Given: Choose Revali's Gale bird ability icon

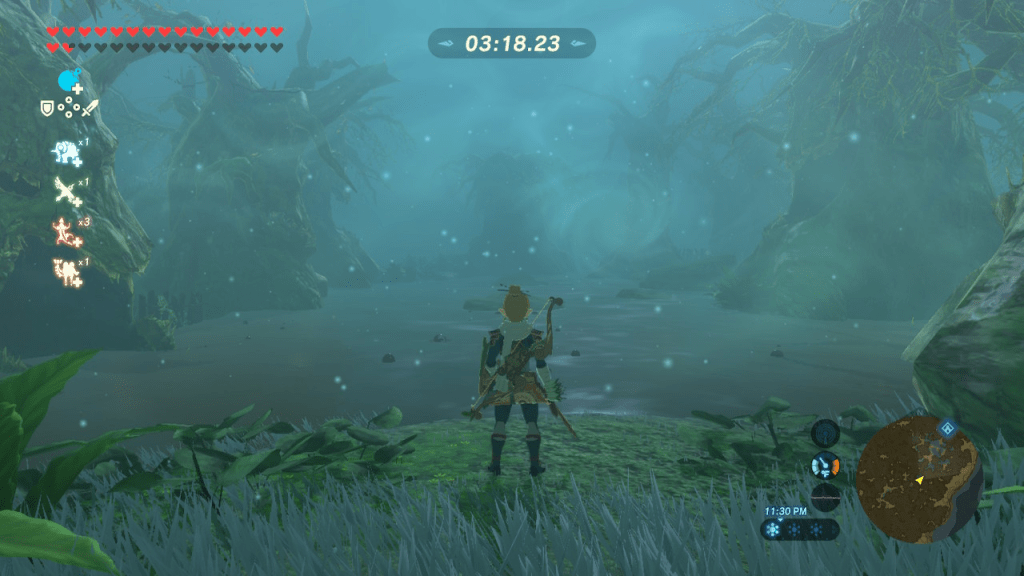Looking at the screenshot, I should click(x=67, y=190).
